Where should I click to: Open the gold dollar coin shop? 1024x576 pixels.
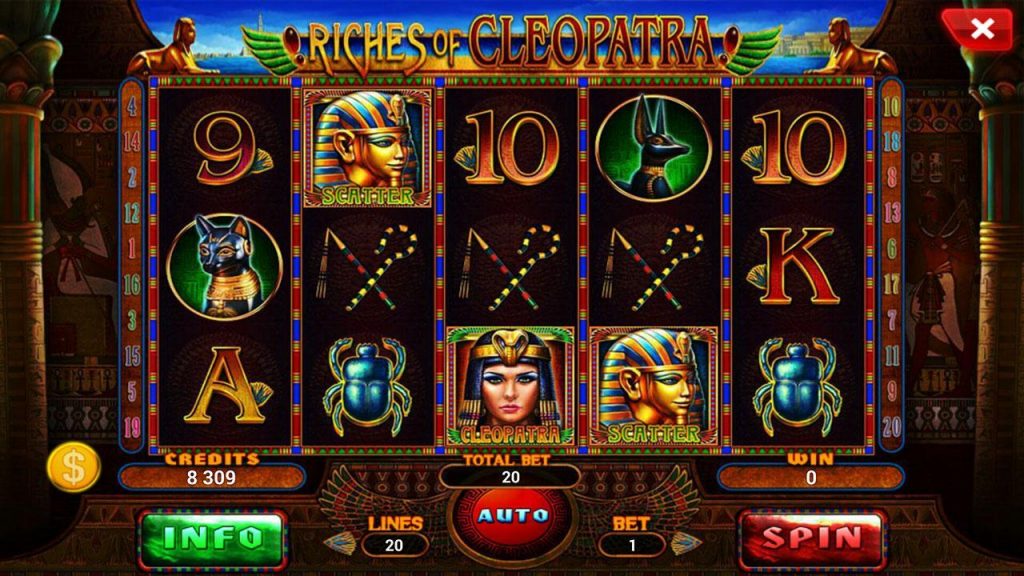(x=75, y=467)
